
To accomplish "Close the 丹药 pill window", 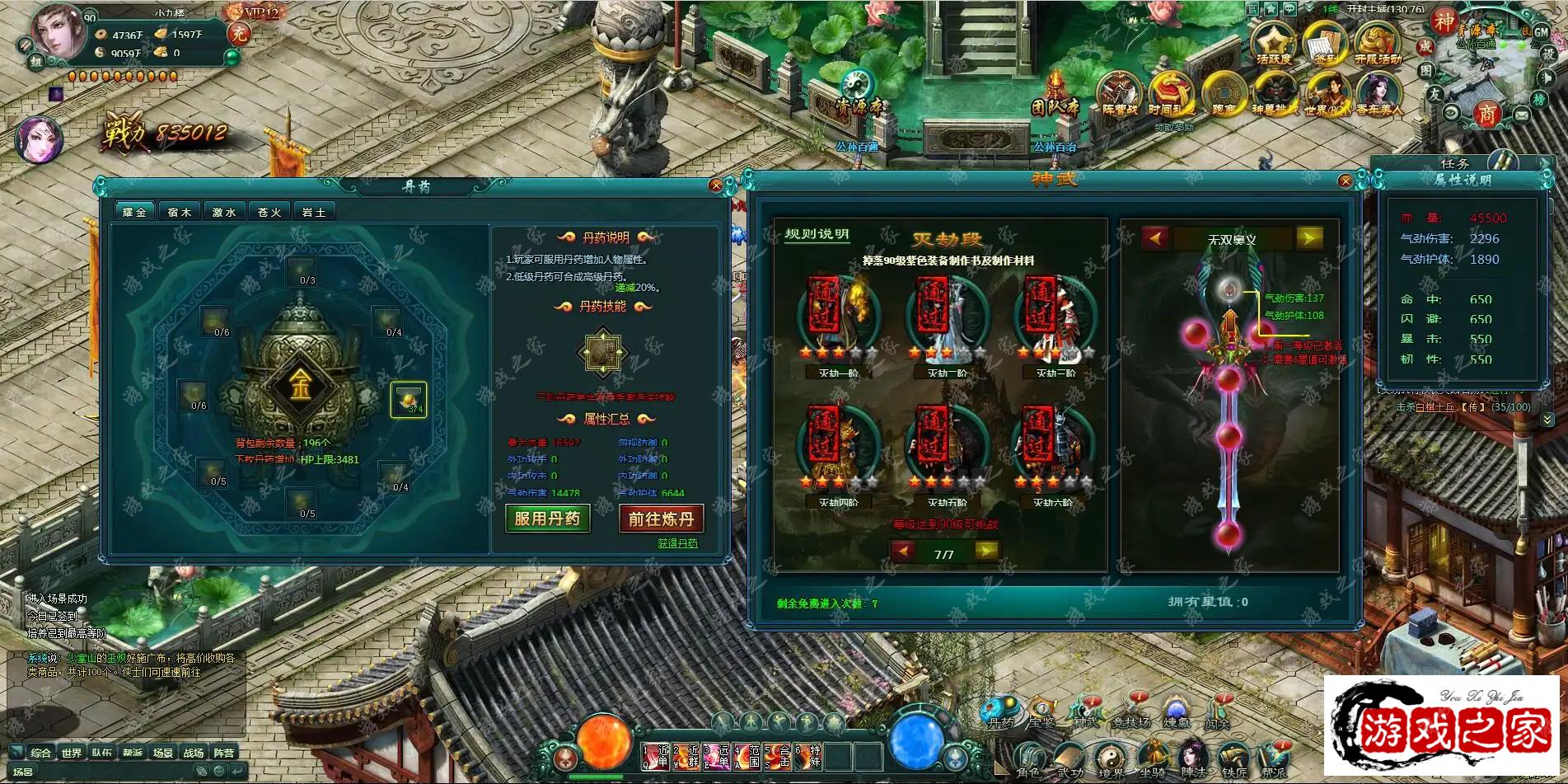I will tap(716, 185).
